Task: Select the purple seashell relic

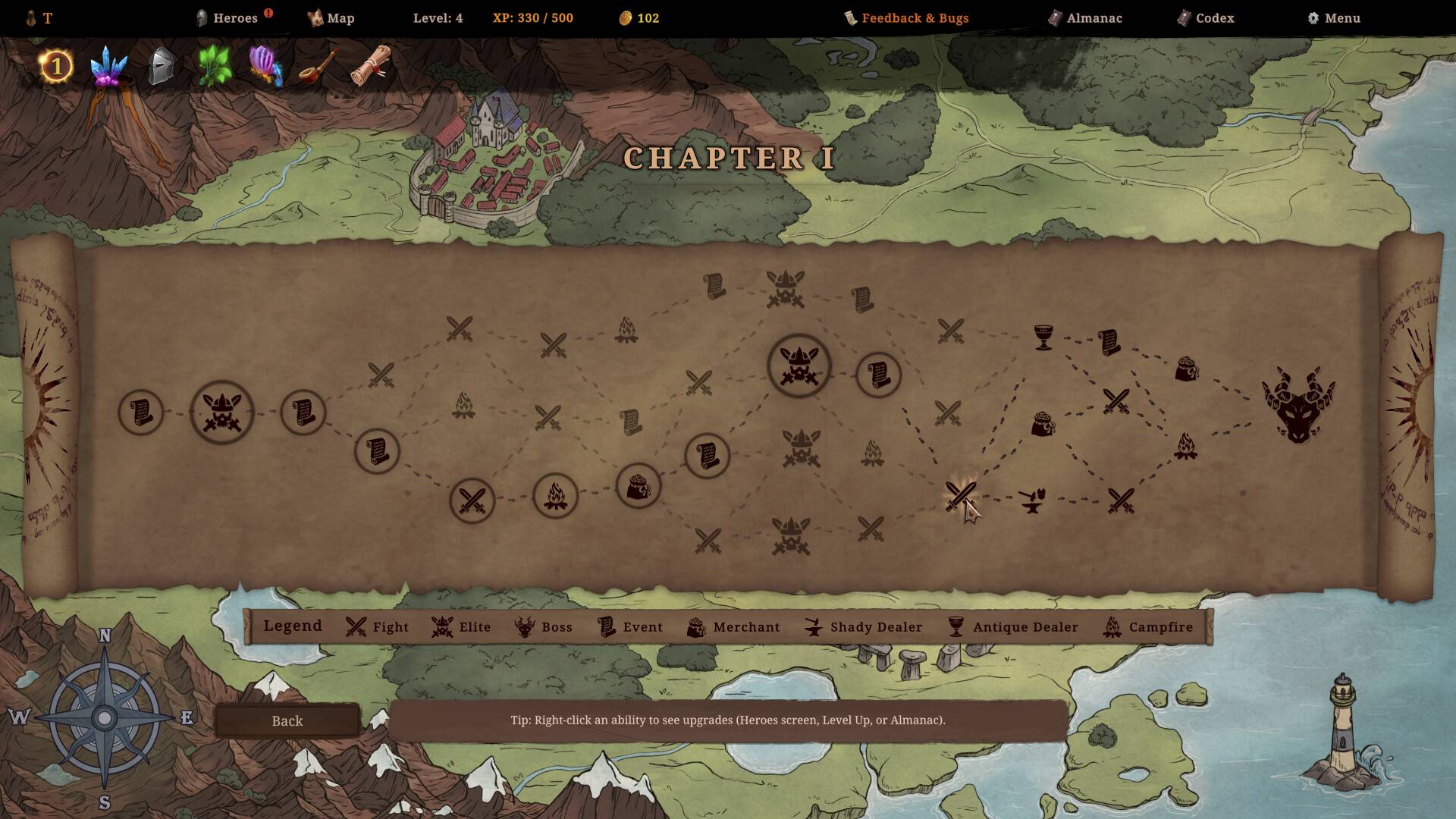Action: (x=265, y=67)
